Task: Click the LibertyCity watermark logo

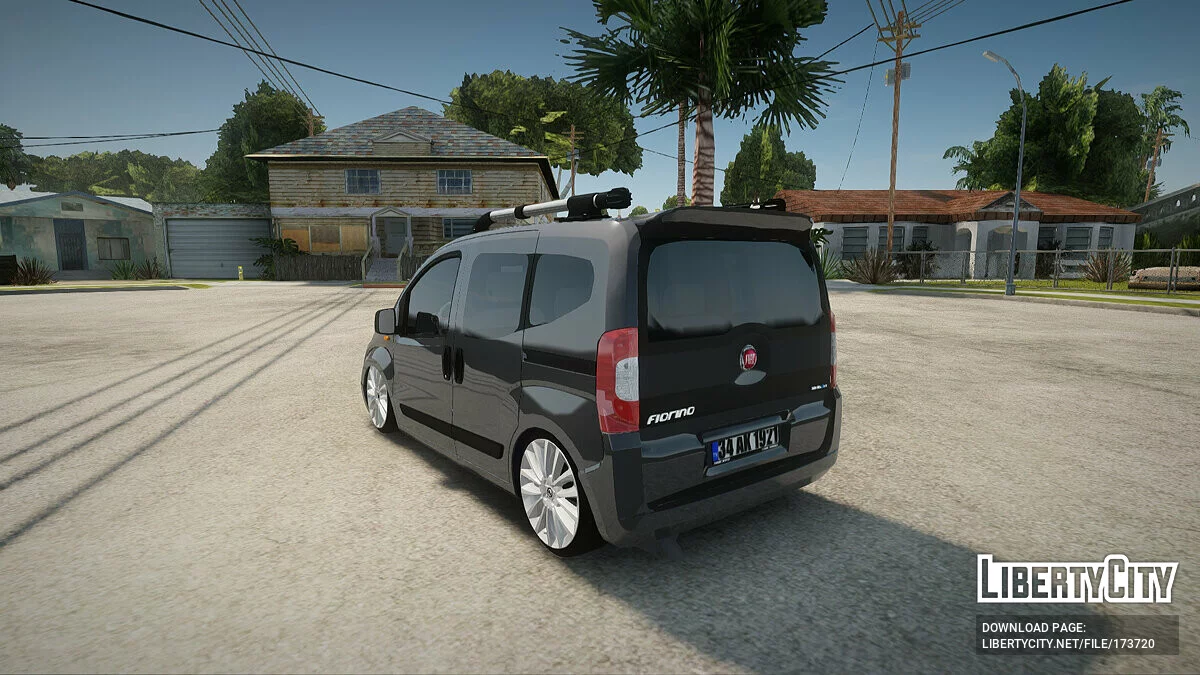Action: [x=1077, y=579]
